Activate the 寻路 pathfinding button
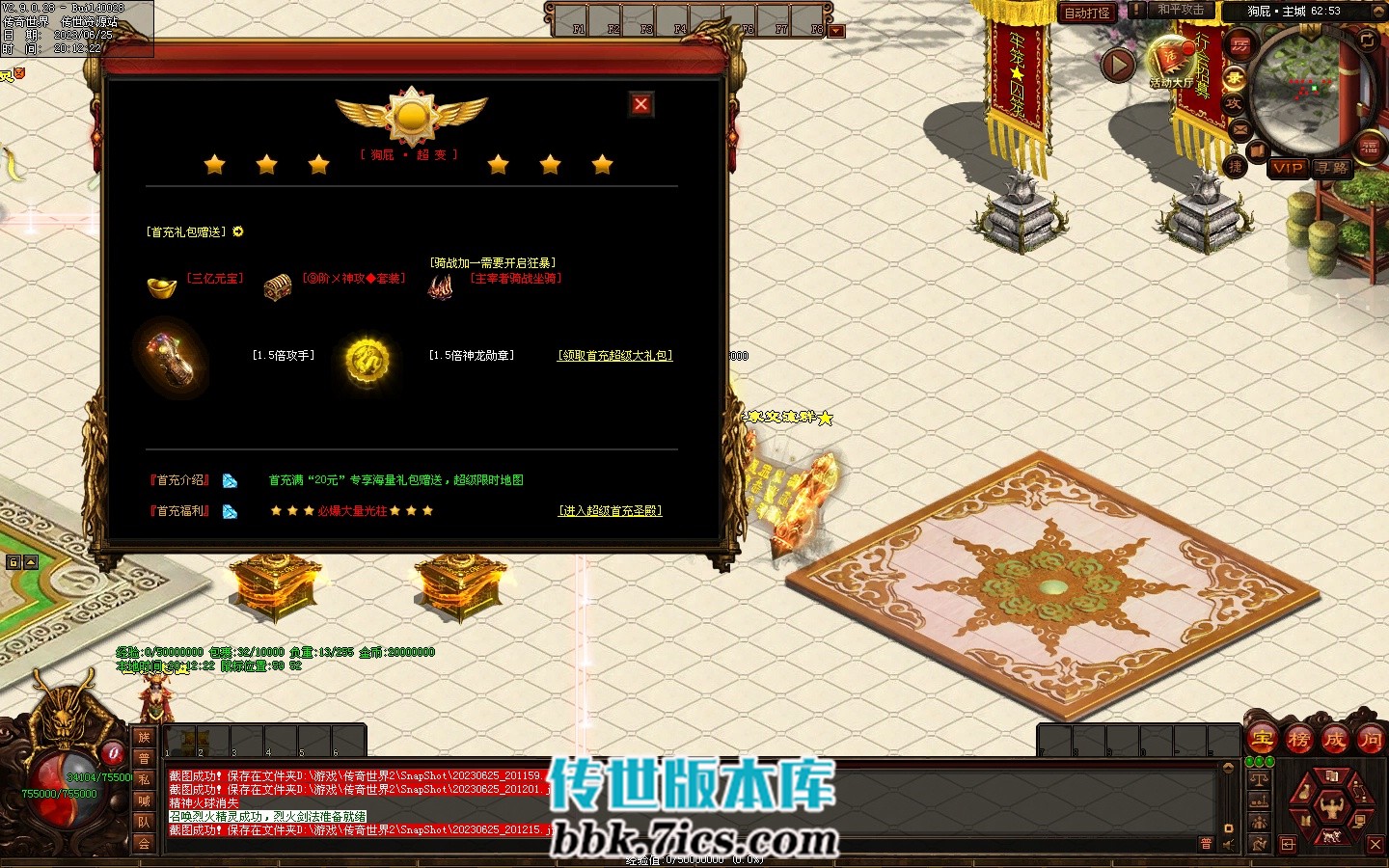Screen dimensions: 1389x868 pos(1332,168)
